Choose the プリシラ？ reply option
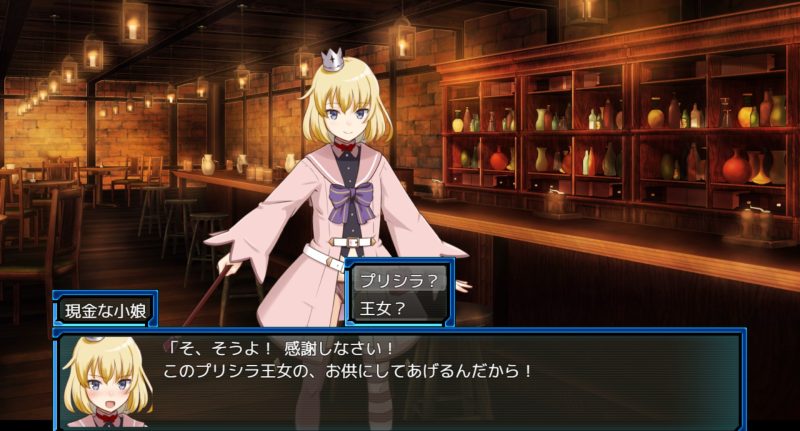The width and height of the screenshot is (800, 431). tap(398, 281)
